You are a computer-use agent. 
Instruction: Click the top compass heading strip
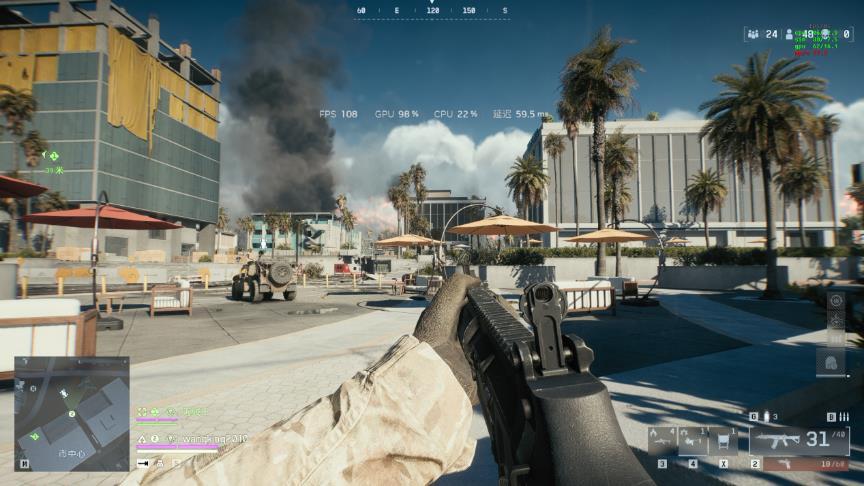(432, 11)
